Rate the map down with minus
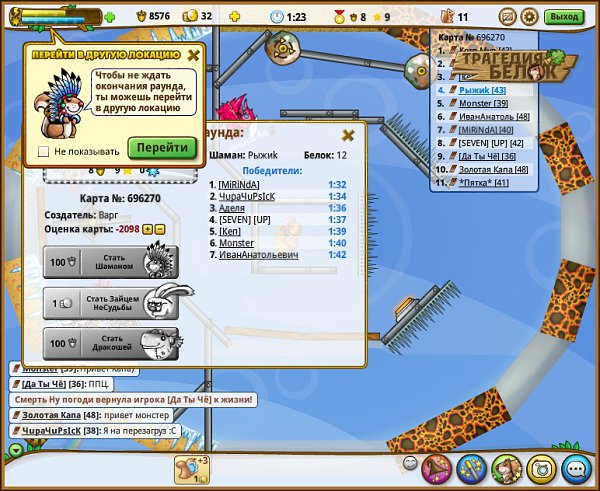 point(160,229)
